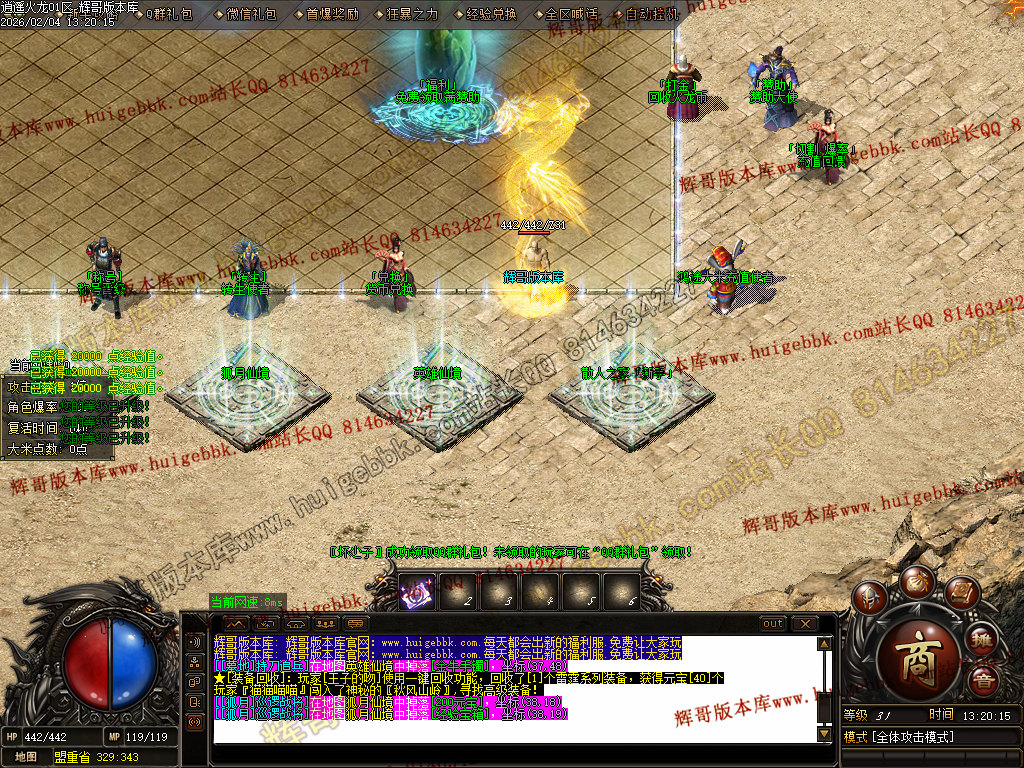The height and width of the screenshot is (768, 1024).
Task: Open the 经验兑换 experience exchange
Action: [x=492, y=14]
